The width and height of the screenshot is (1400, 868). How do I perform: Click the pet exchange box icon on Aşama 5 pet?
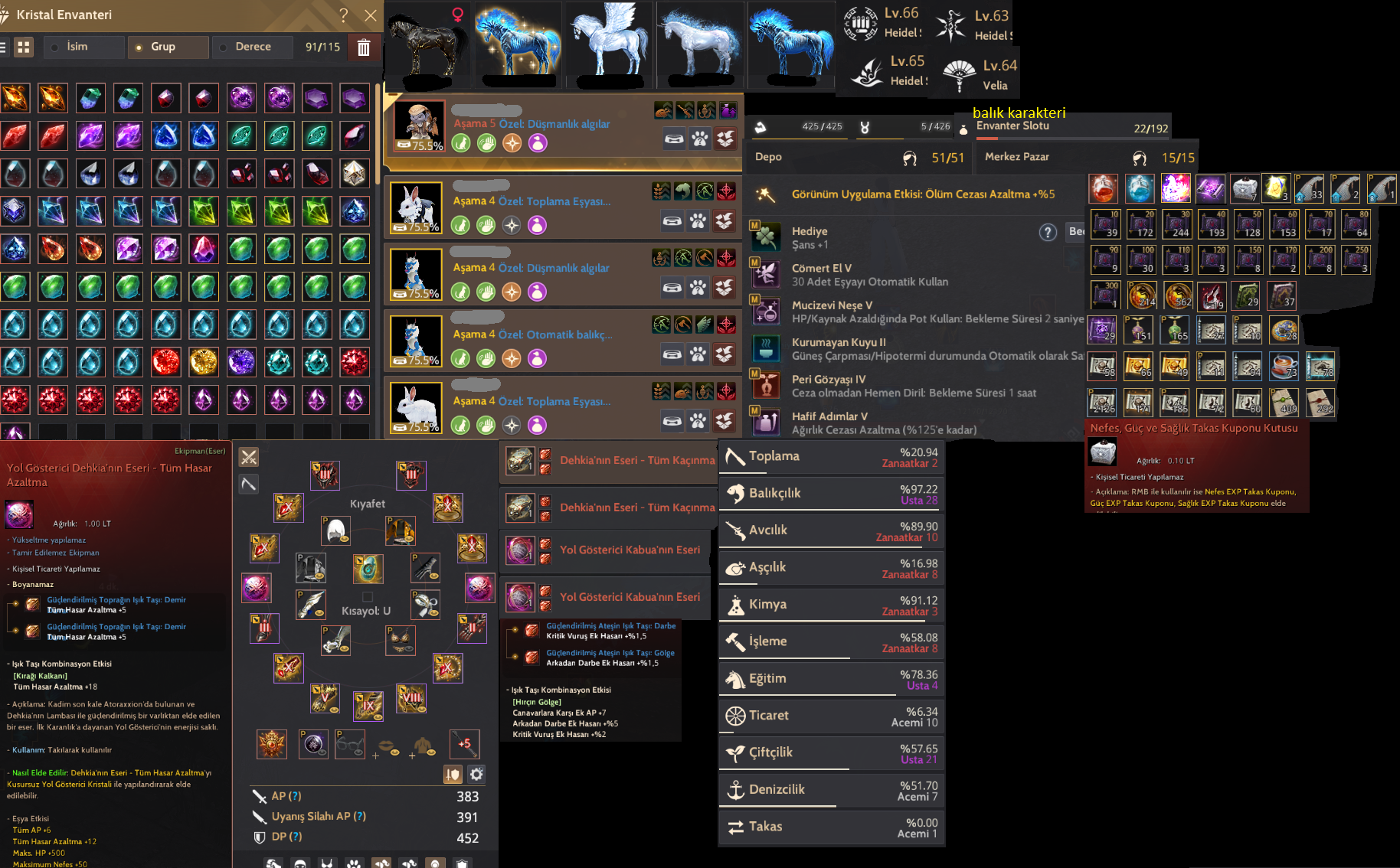click(724, 139)
